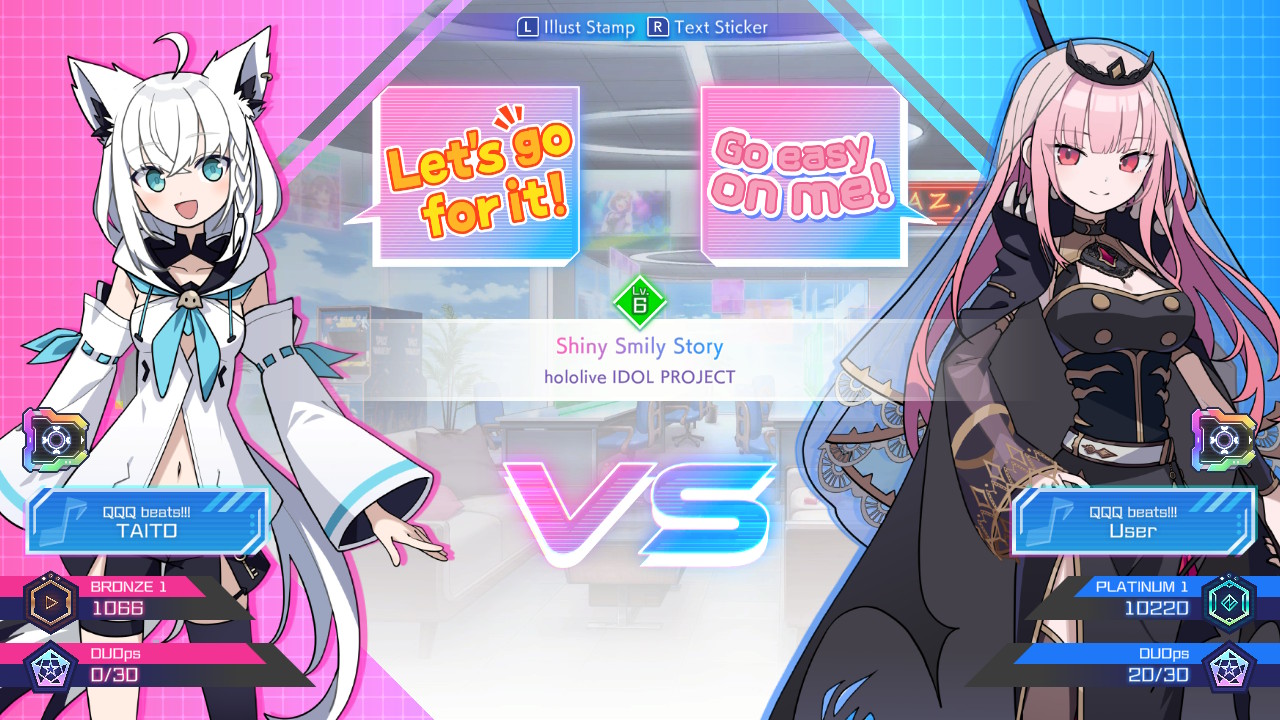1280x720 pixels.
Task: Open the Shiny Smily Story song selector
Action: click(640, 347)
